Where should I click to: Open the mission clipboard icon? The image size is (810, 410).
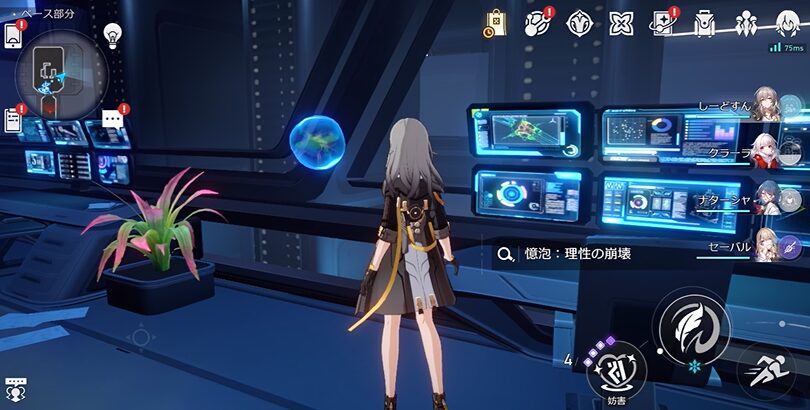pyautogui.click(x=13, y=120)
